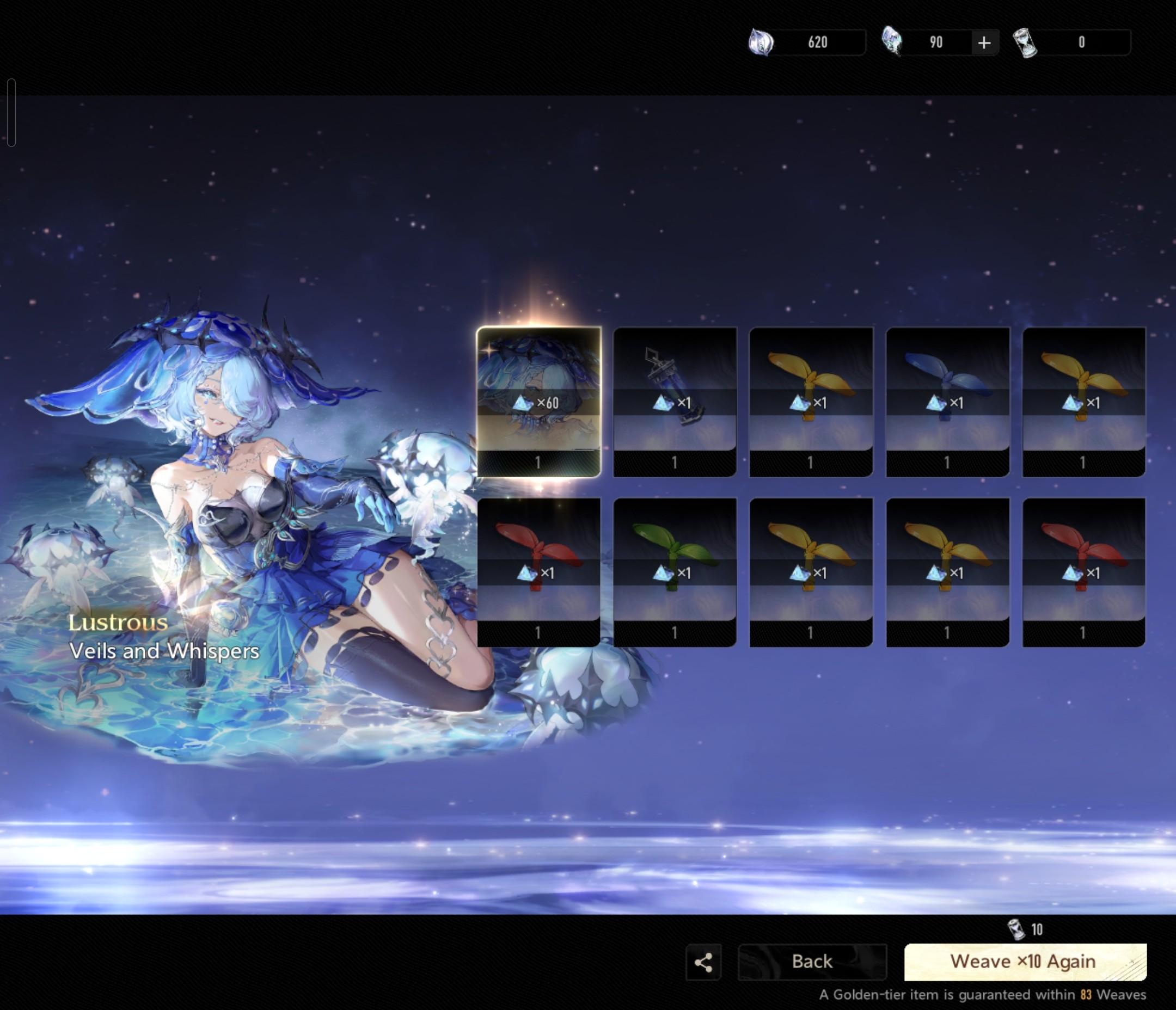Pick the green ribbon result card

(x=675, y=572)
